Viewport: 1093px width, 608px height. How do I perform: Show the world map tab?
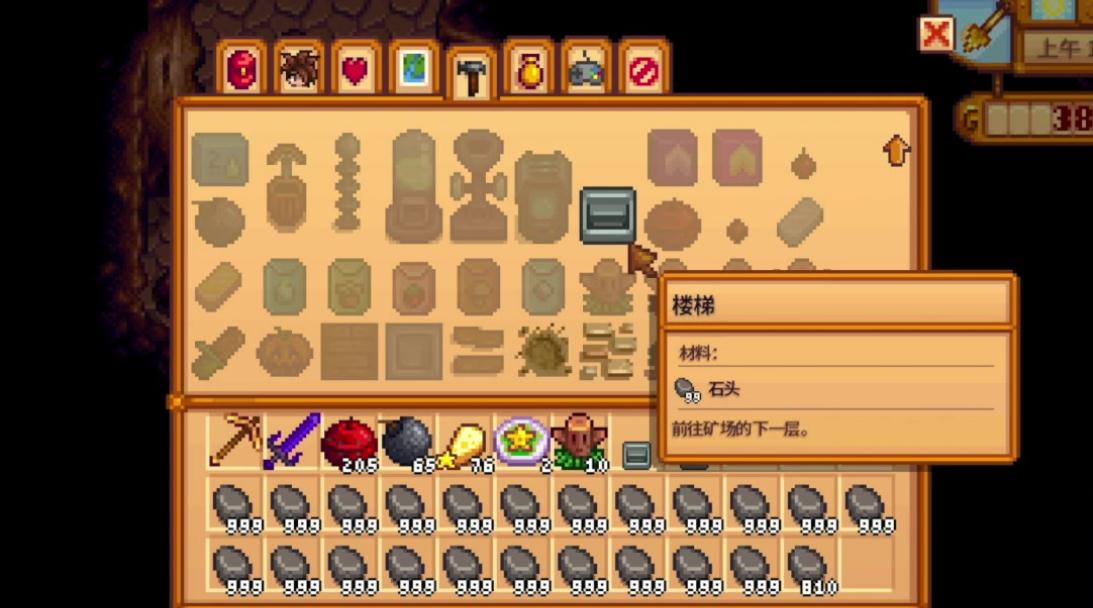click(x=413, y=71)
